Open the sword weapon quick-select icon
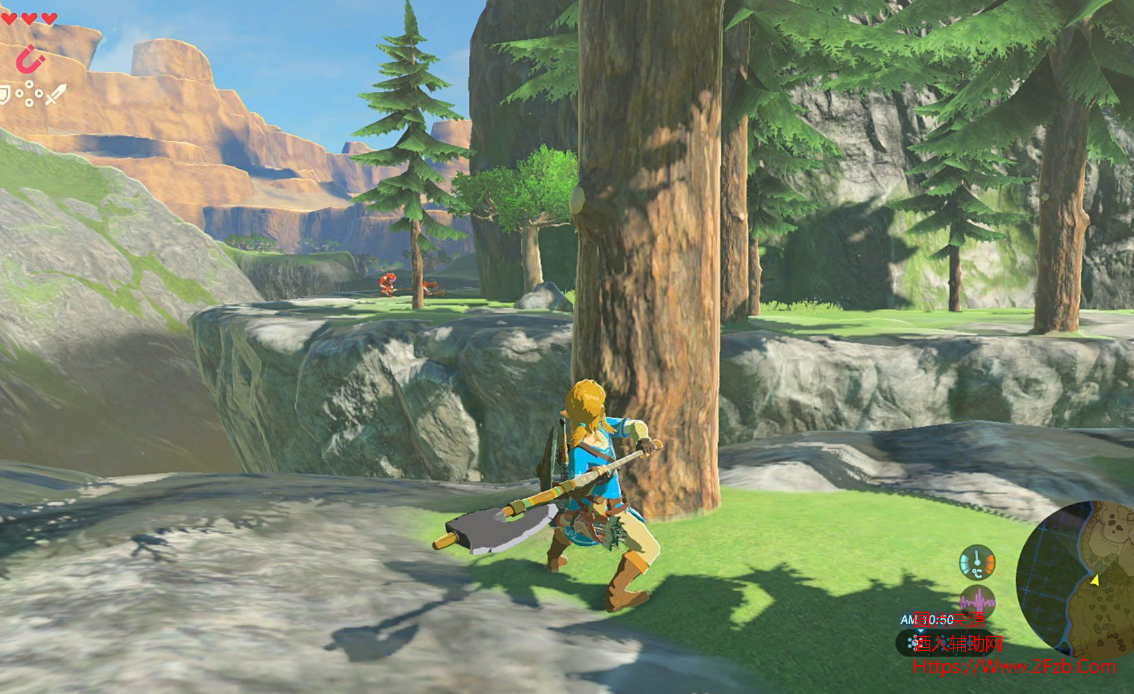1134x694 pixels. (x=55, y=95)
